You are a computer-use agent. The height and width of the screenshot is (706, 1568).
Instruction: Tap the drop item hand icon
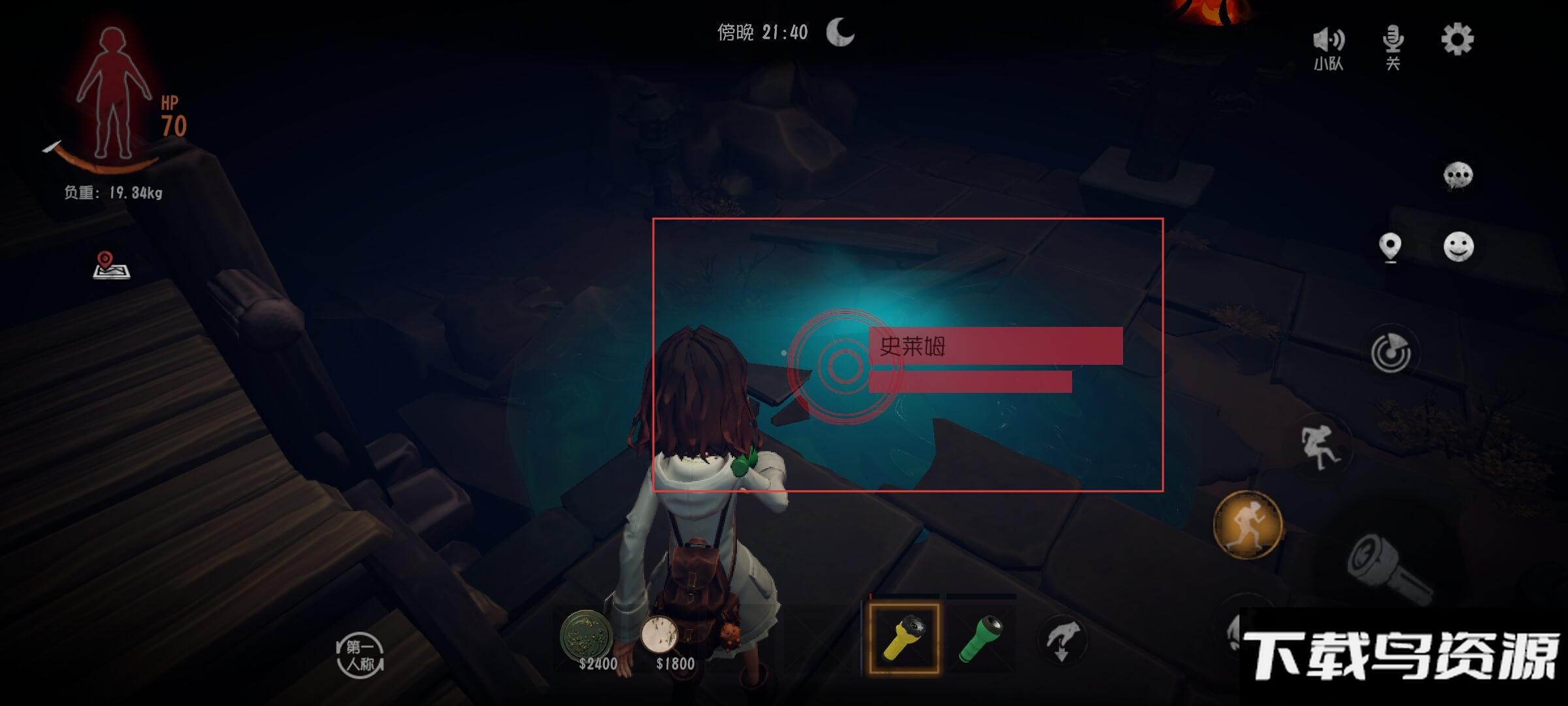(x=1062, y=640)
